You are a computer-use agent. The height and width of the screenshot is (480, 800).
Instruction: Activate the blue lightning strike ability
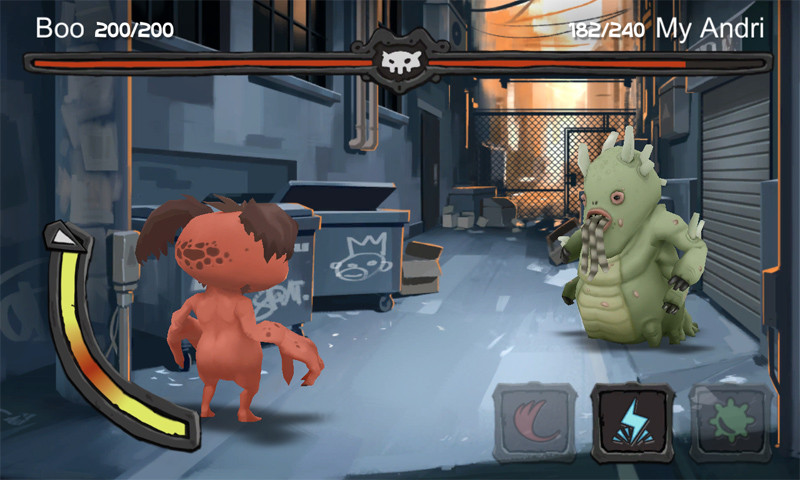(631, 423)
